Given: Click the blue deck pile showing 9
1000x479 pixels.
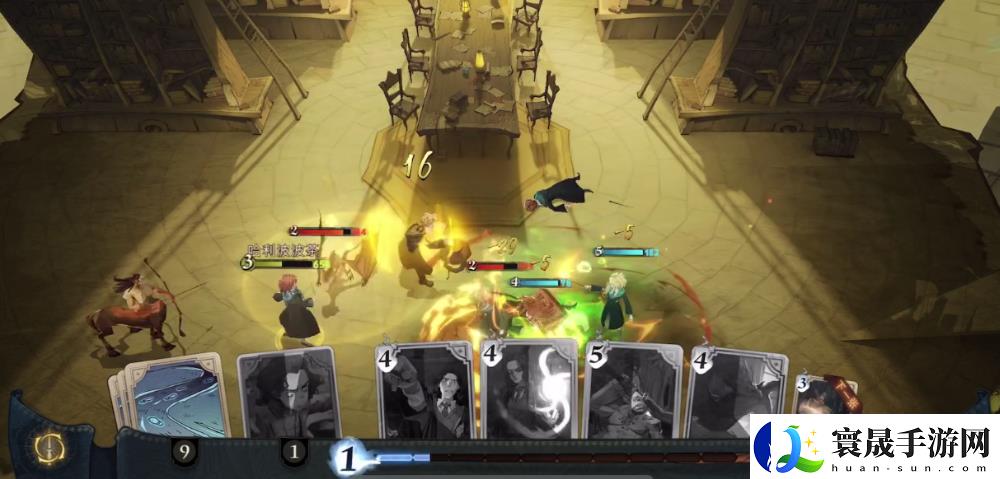Looking at the screenshot, I should point(168,398).
